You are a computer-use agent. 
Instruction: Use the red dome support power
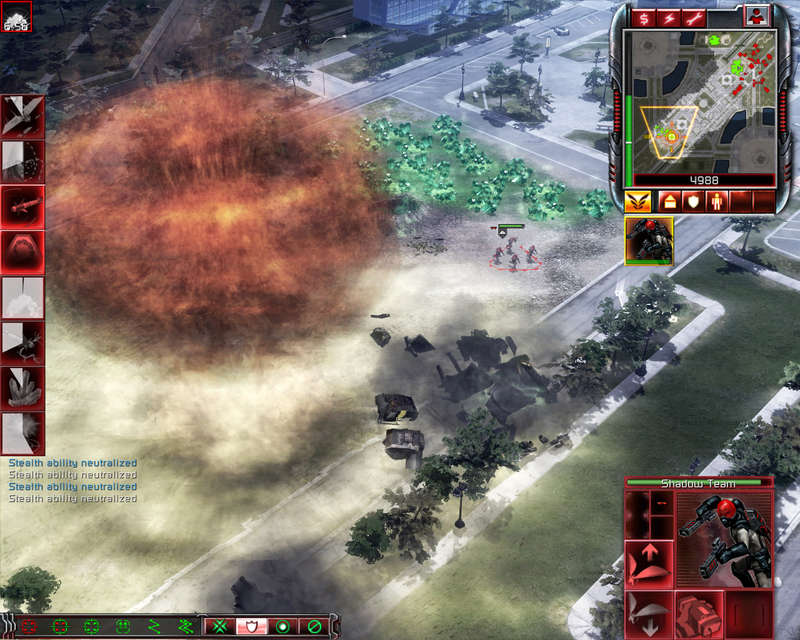pos(22,251)
